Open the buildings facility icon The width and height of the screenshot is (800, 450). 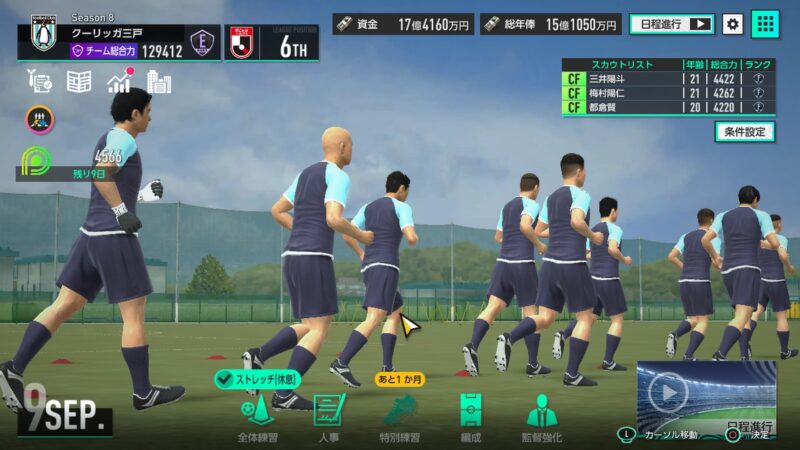pyautogui.click(x=159, y=82)
